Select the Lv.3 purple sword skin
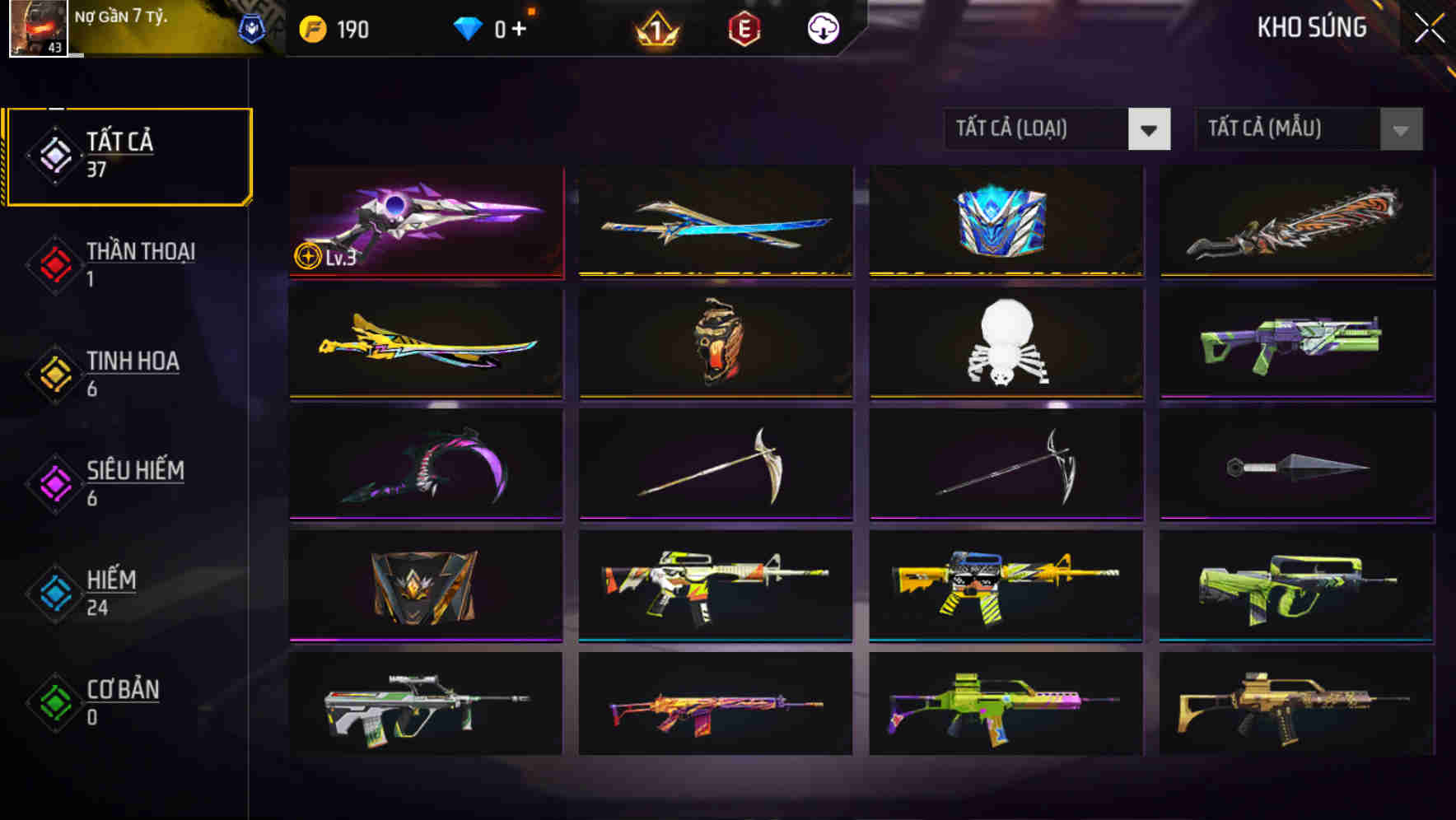 [427, 221]
